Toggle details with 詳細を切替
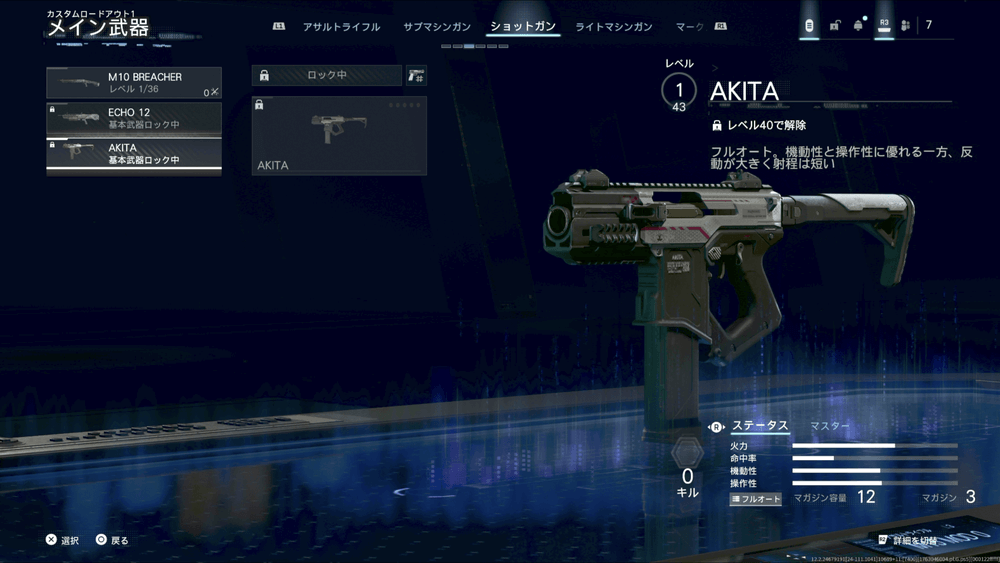 click(x=908, y=540)
